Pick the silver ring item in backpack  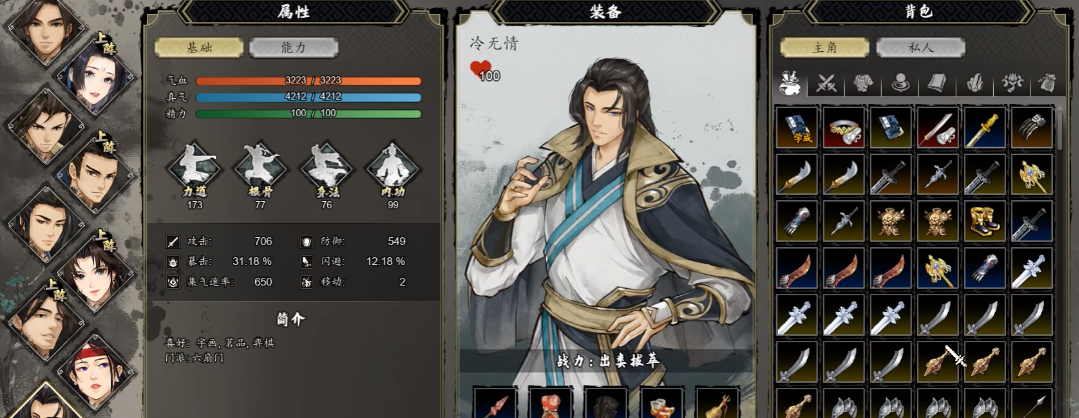(x=844, y=128)
